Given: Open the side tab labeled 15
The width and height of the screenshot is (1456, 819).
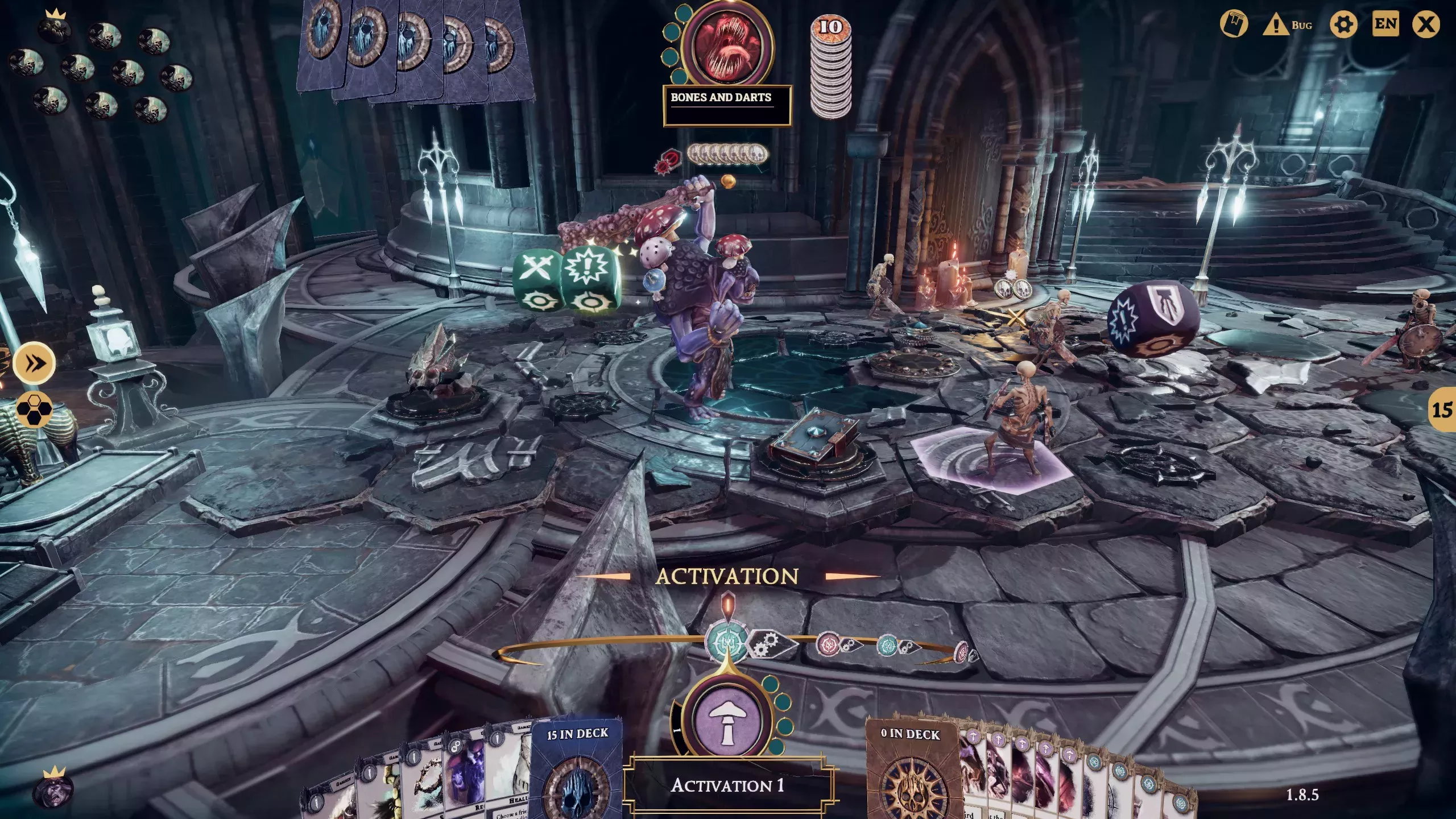Looking at the screenshot, I should [1442, 409].
